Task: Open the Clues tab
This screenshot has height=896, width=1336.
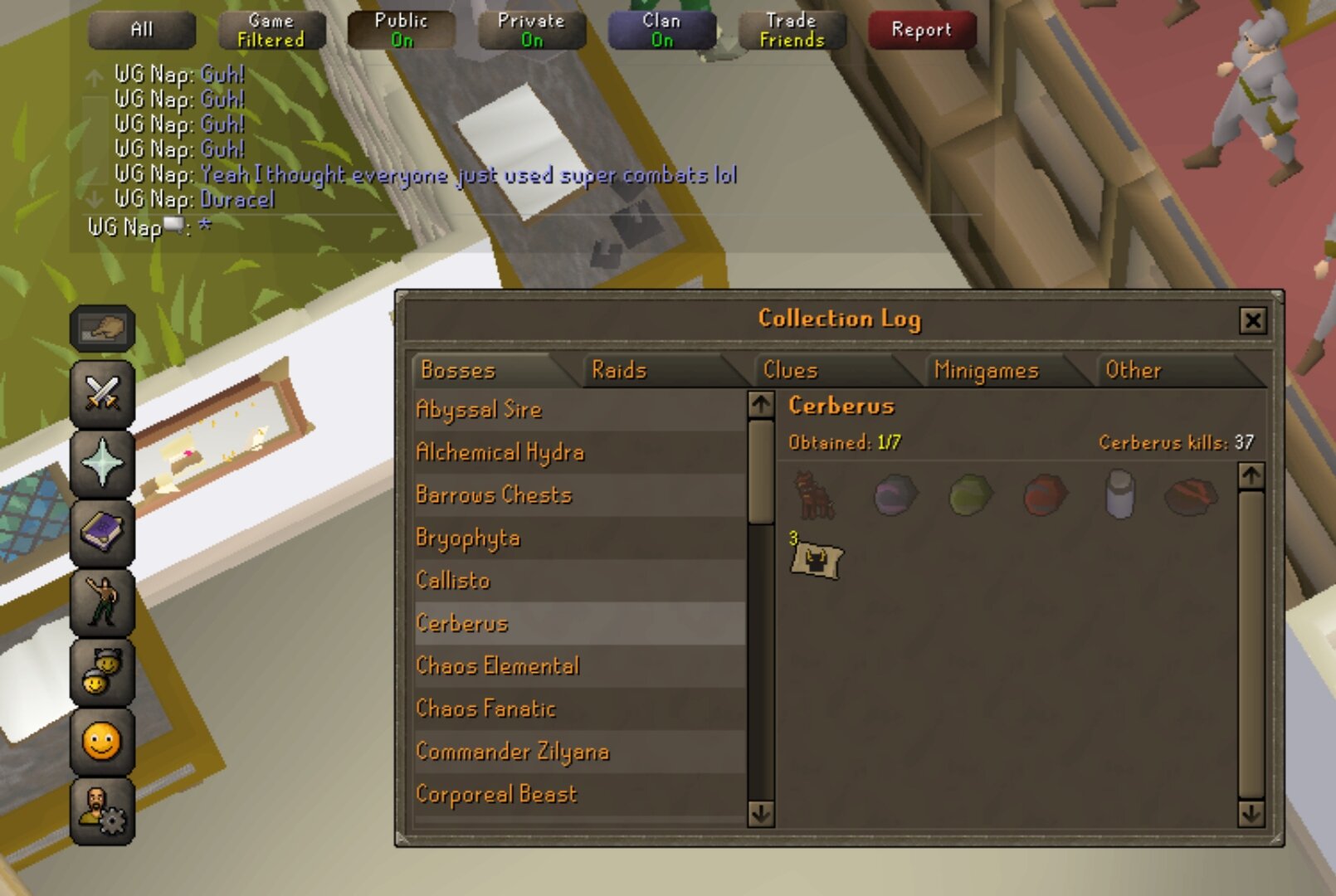Action: [x=790, y=370]
